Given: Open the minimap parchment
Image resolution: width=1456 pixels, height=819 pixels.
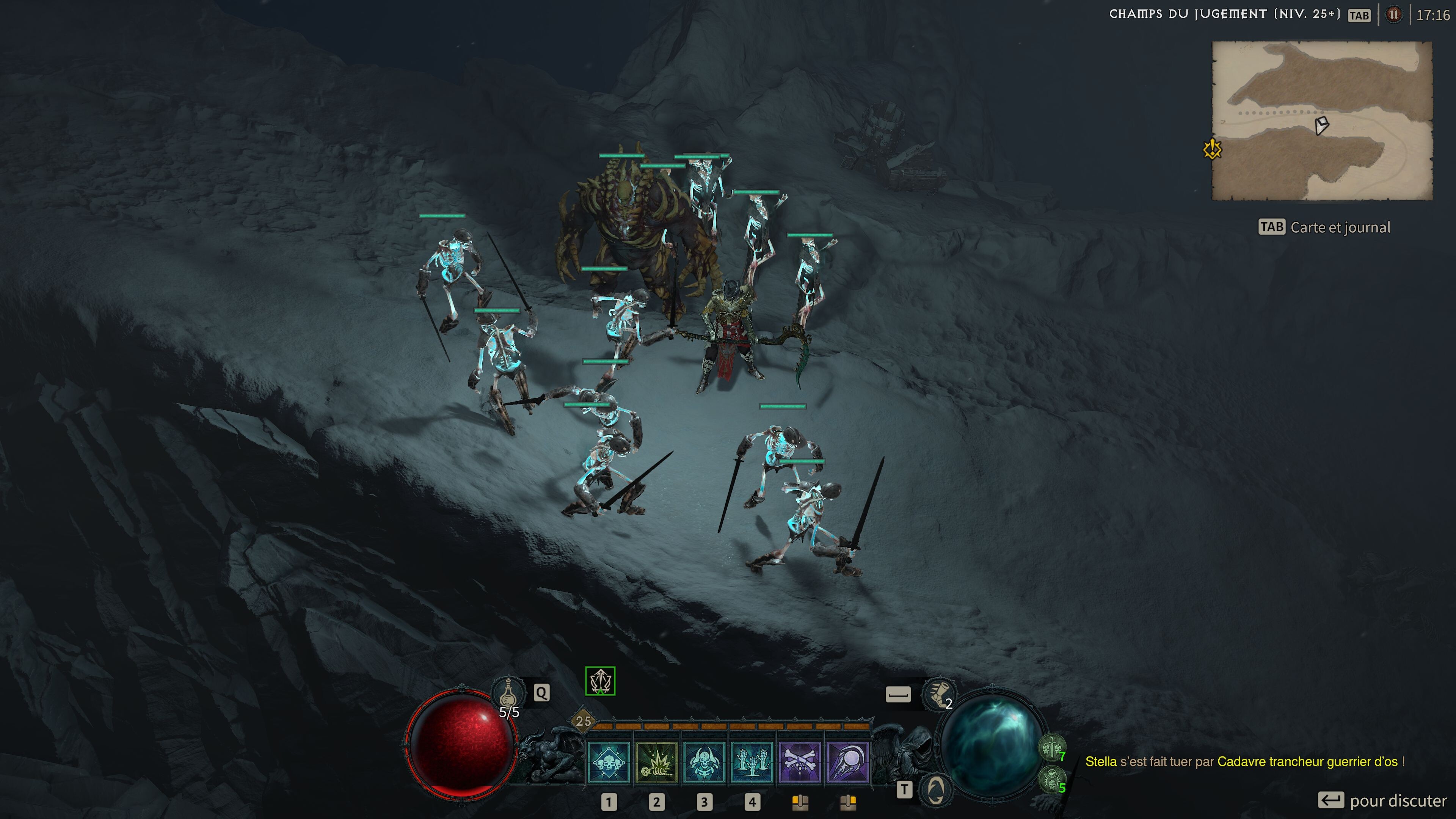Looking at the screenshot, I should tap(1321, 121).
